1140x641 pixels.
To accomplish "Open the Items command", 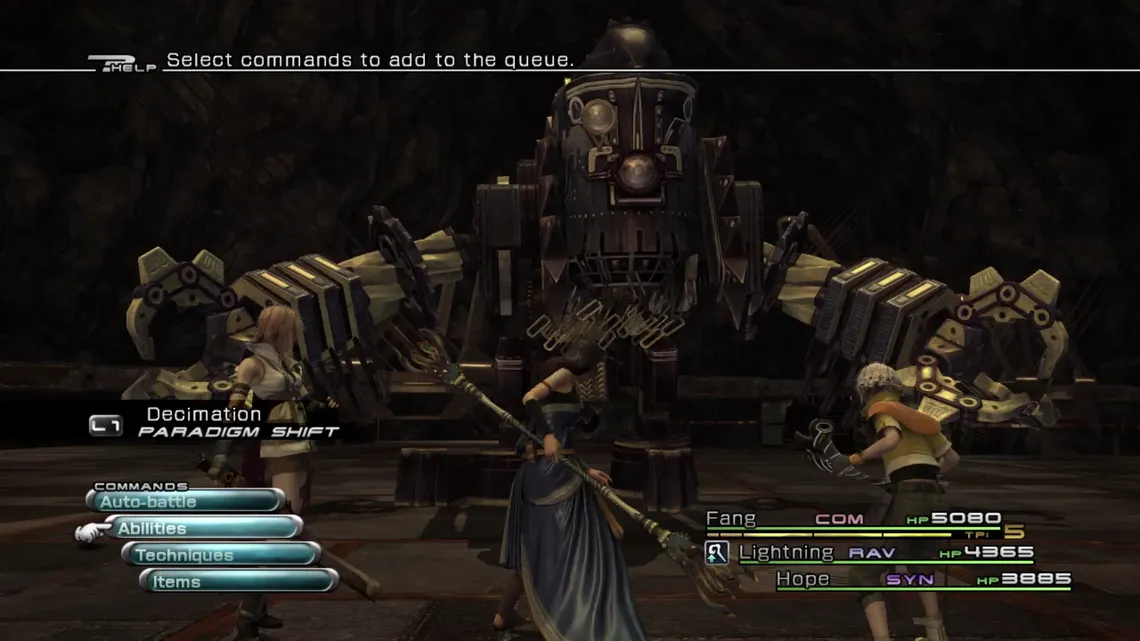I will (238, 581).
